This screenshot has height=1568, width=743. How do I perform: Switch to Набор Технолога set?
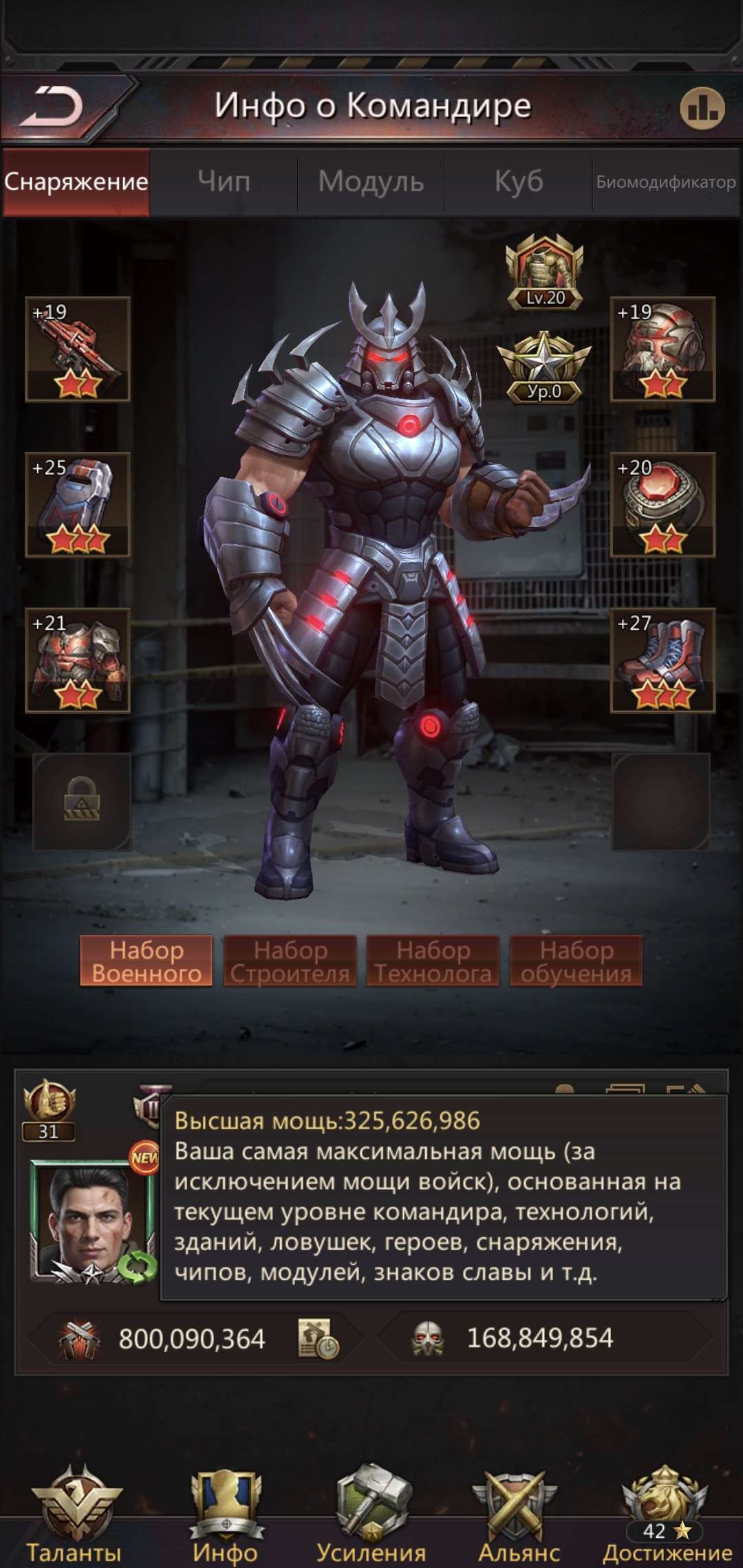[433, 961]
